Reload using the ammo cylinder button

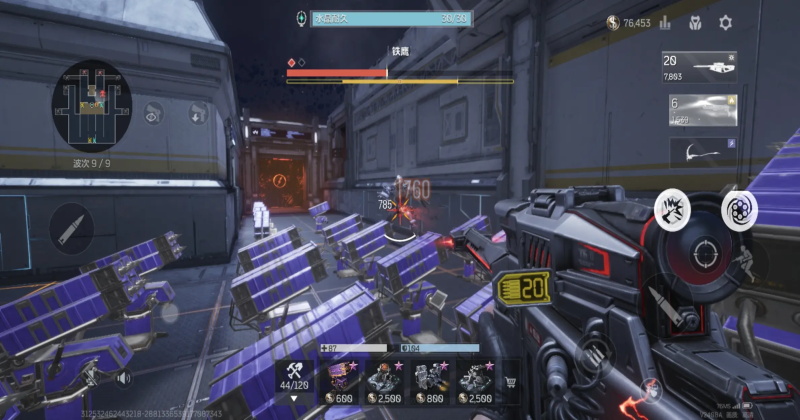740,208
